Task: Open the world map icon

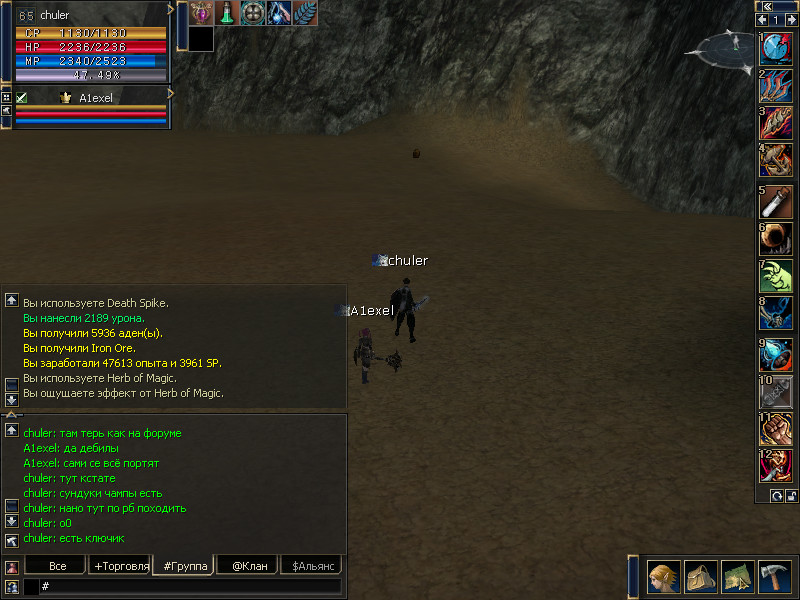Action: [738, 577]
